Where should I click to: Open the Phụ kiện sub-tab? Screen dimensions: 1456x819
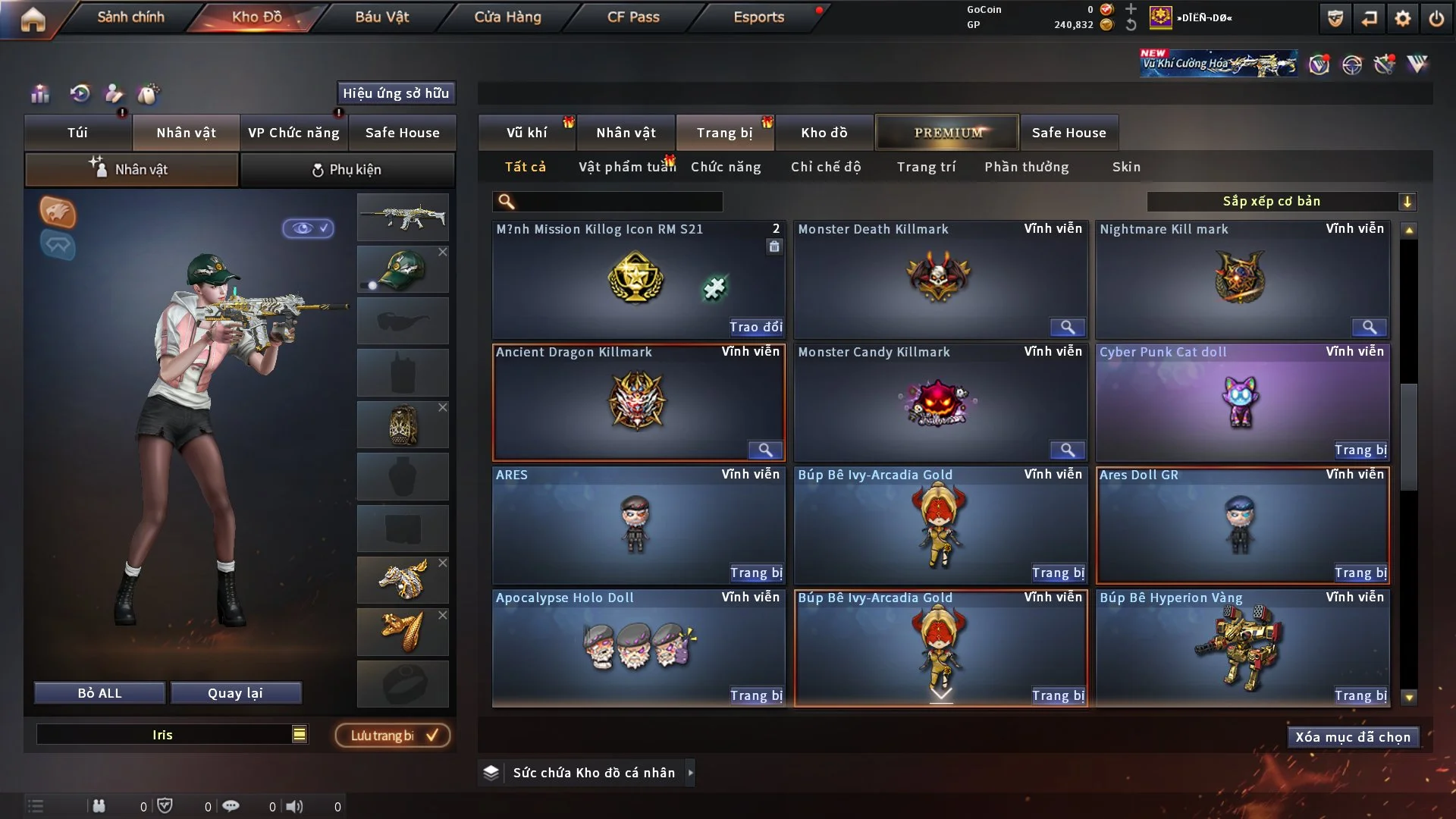click(347, 170)
